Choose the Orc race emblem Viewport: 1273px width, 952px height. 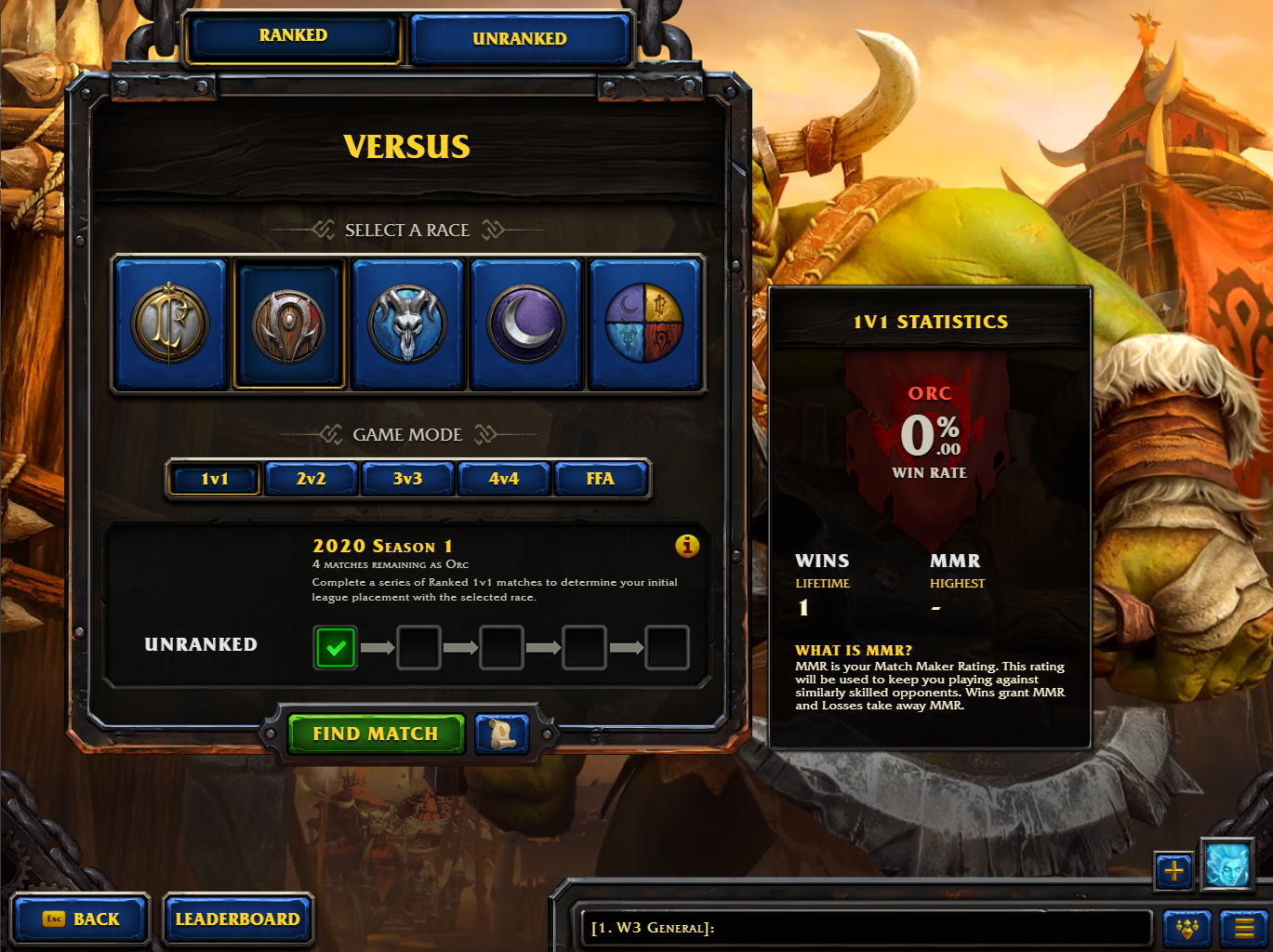pyautogui.click(x=289, y=324)
